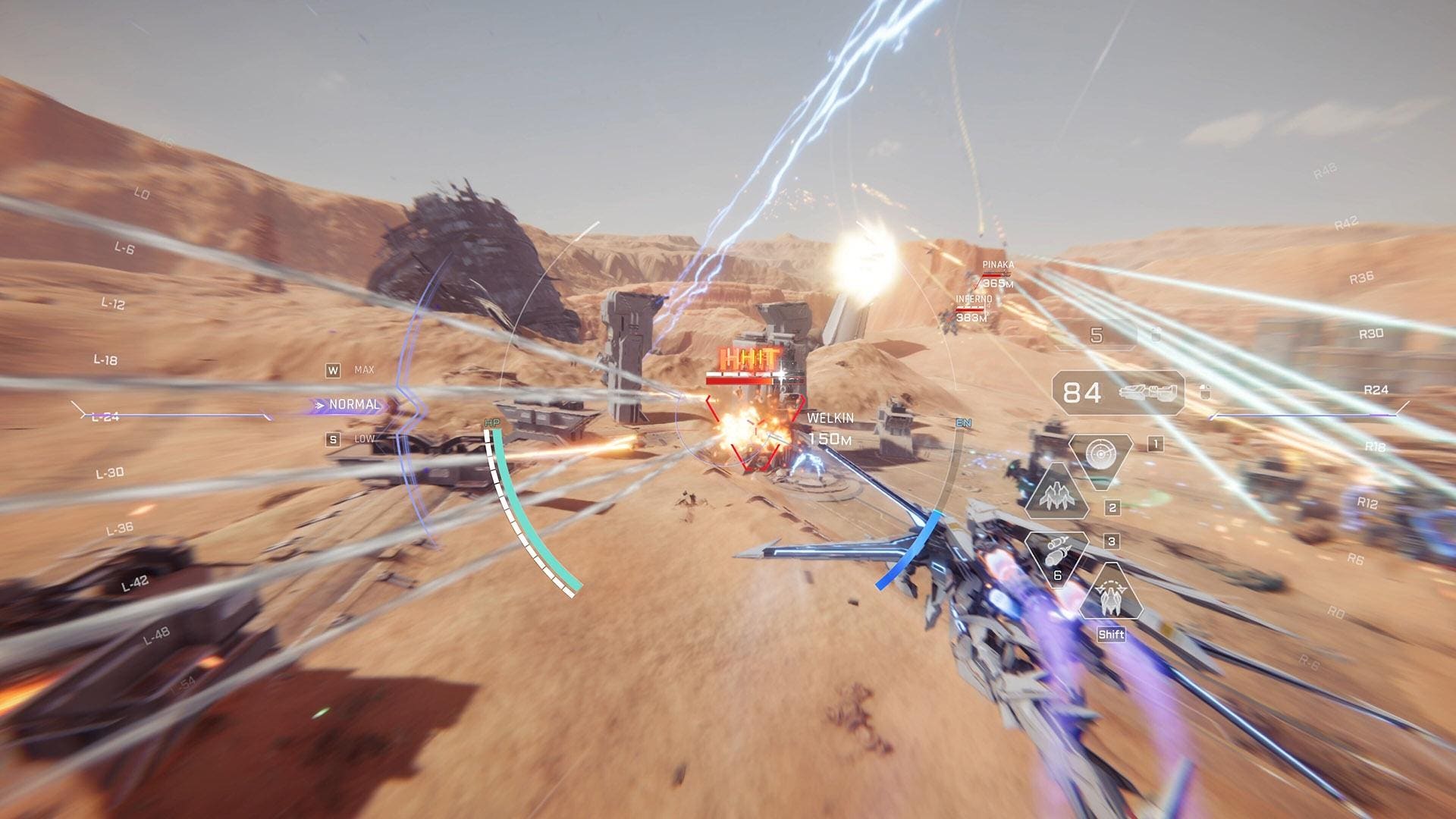Activate the drone deployment ability in slot 2
The image size is (1456, 819).
coord(1058,497)
